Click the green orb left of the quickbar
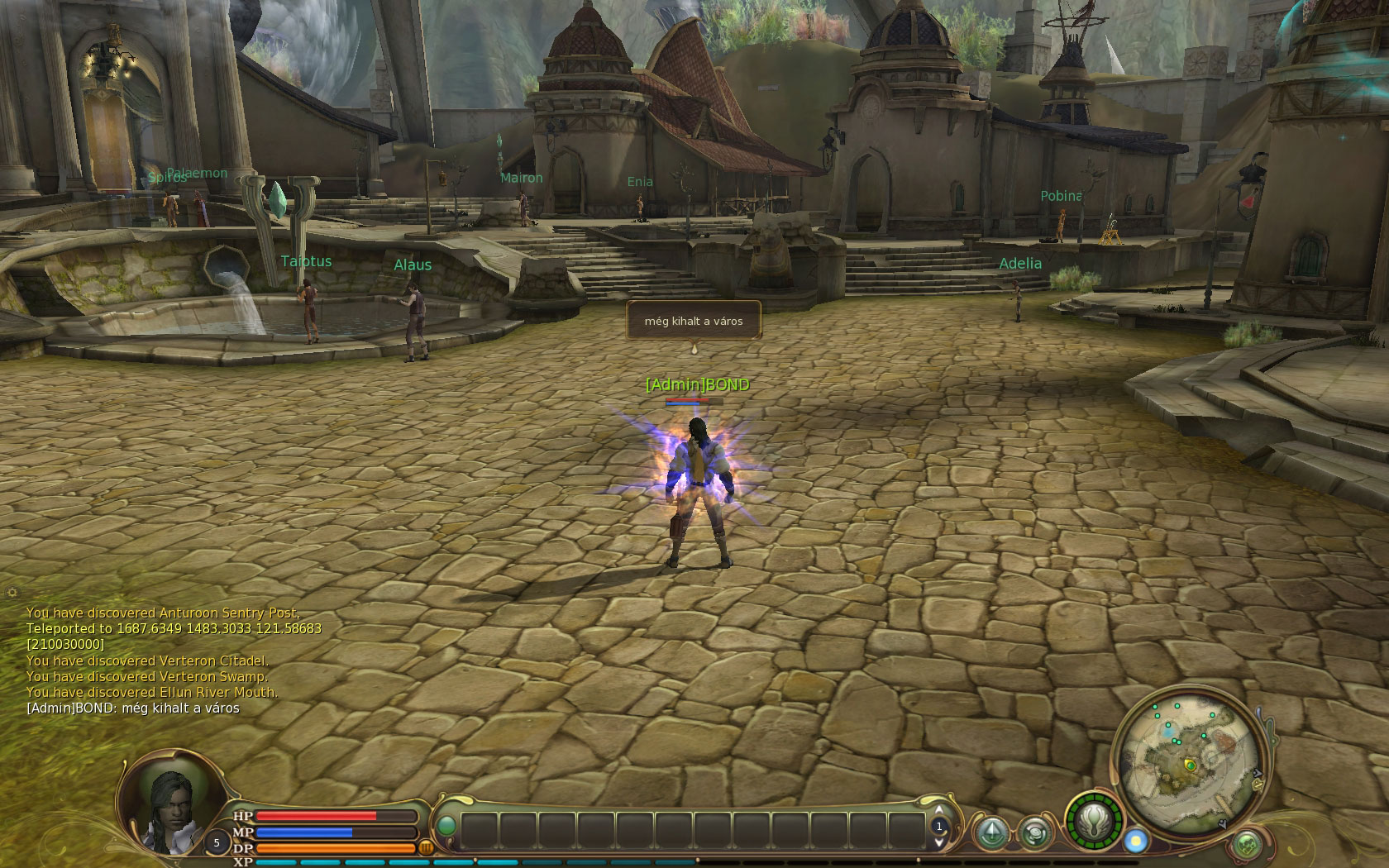The image size is (1389, 868). pos(446,825)
